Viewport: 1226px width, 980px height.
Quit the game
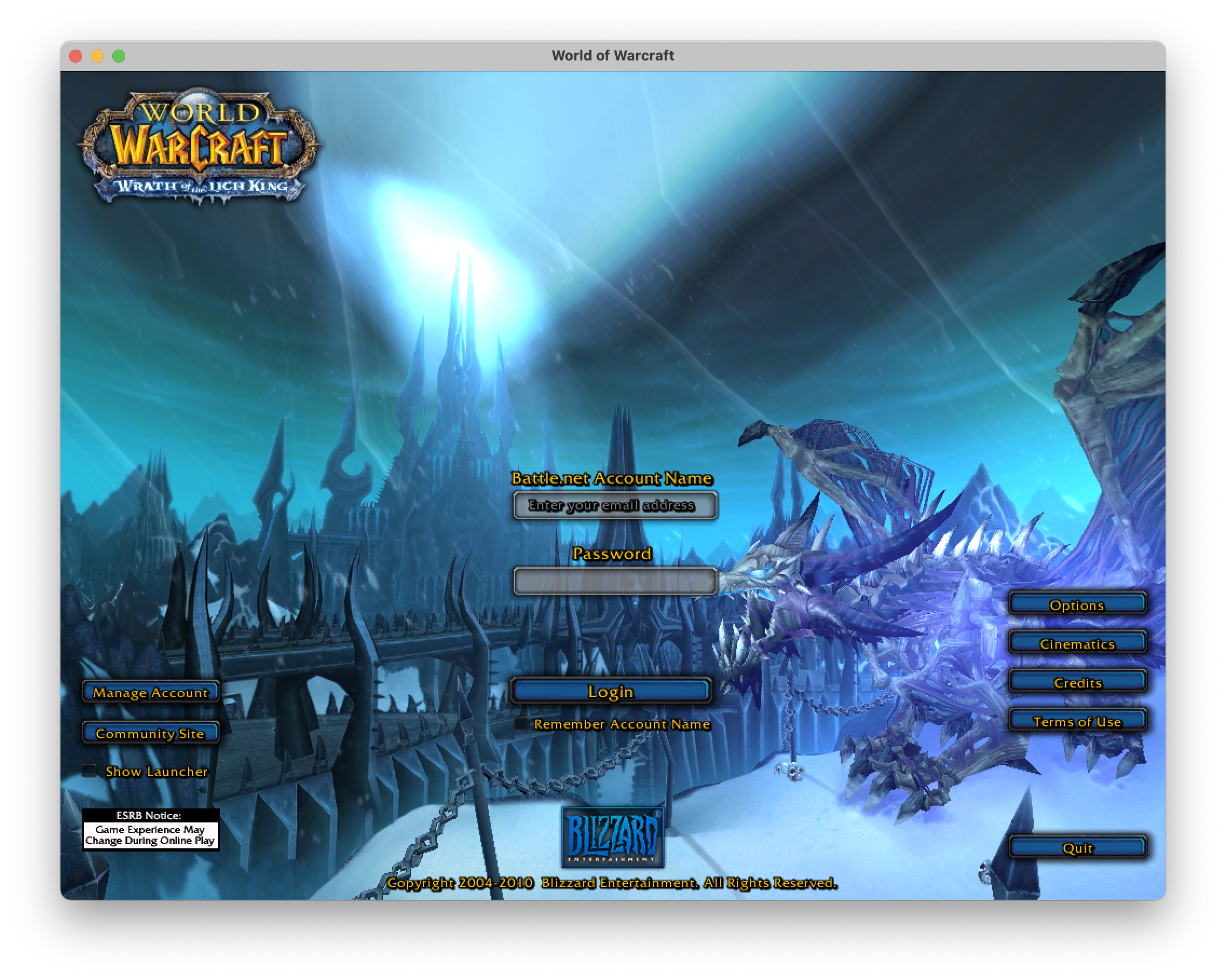pyautogui.click(x=1077, y=847)
